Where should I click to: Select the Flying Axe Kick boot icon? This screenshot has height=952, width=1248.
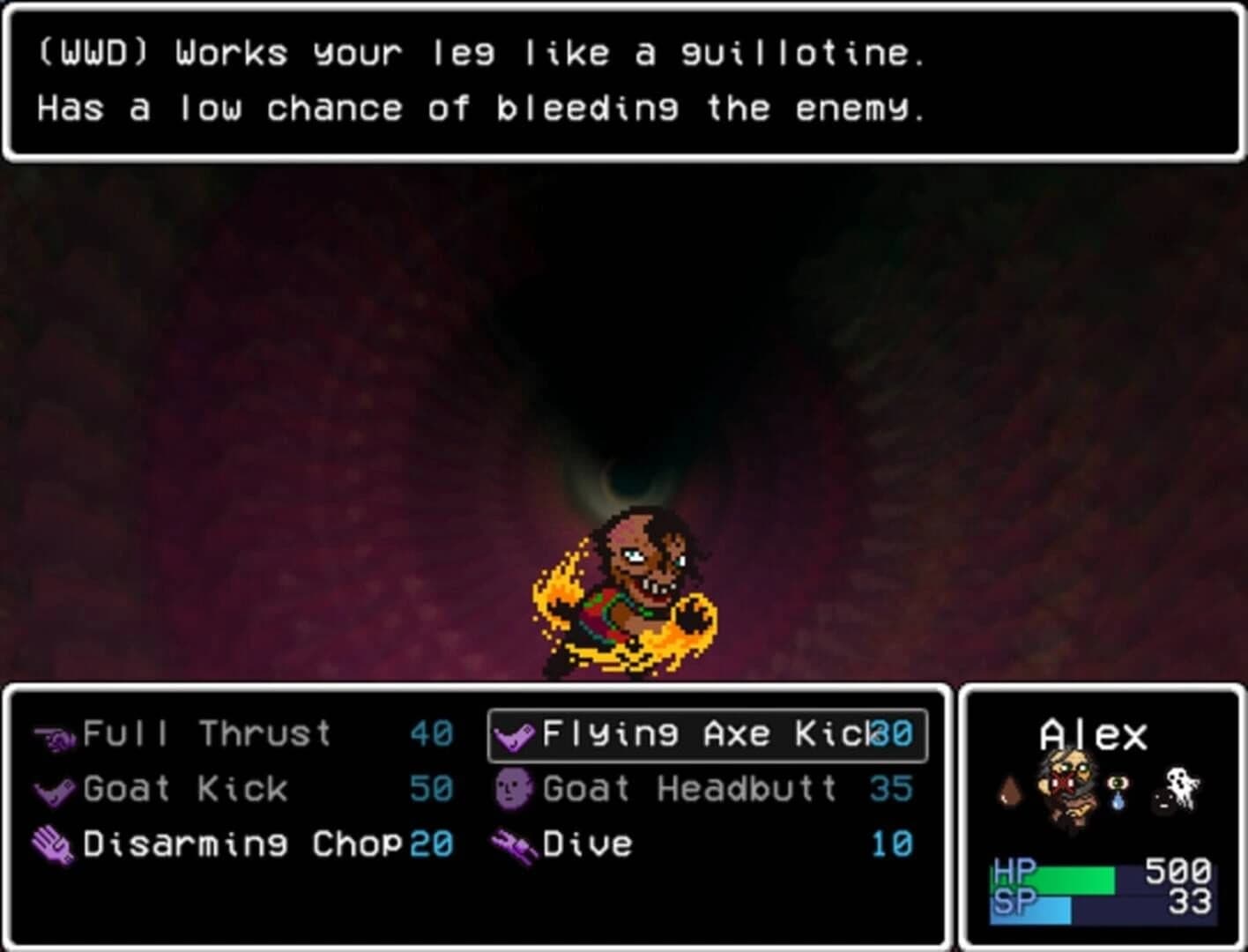tap(515, 733)
